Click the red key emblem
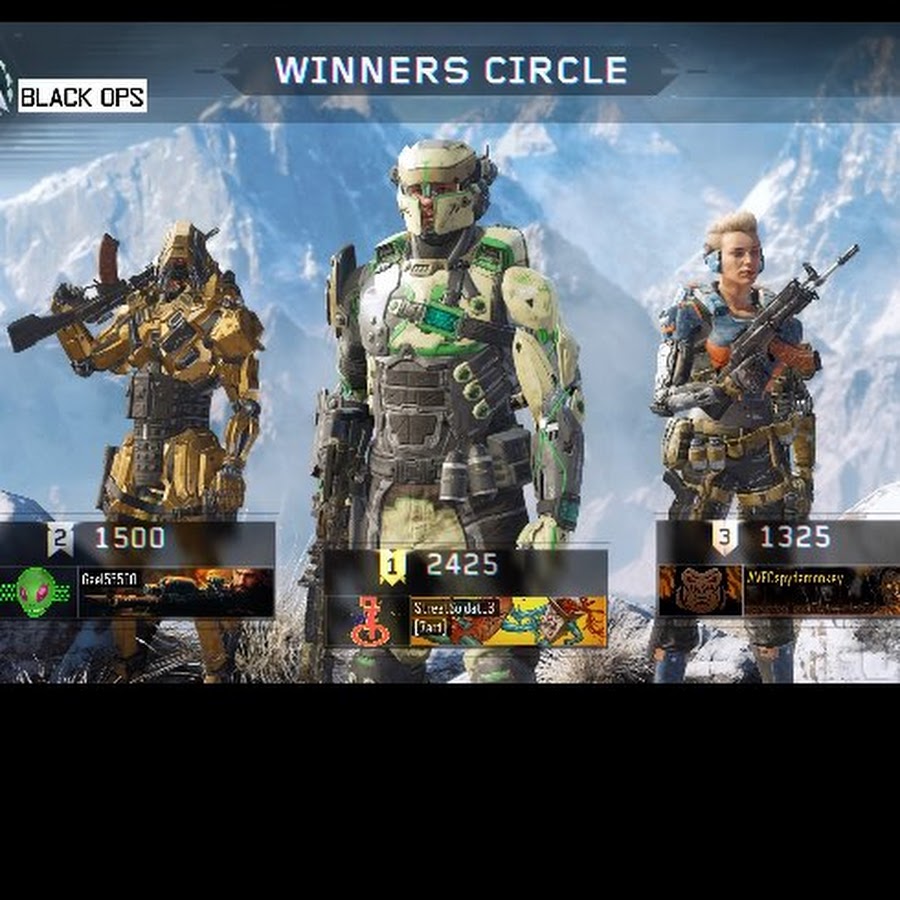Image resolution: width=900 pixels, height=900 pixels. point(367,621)
